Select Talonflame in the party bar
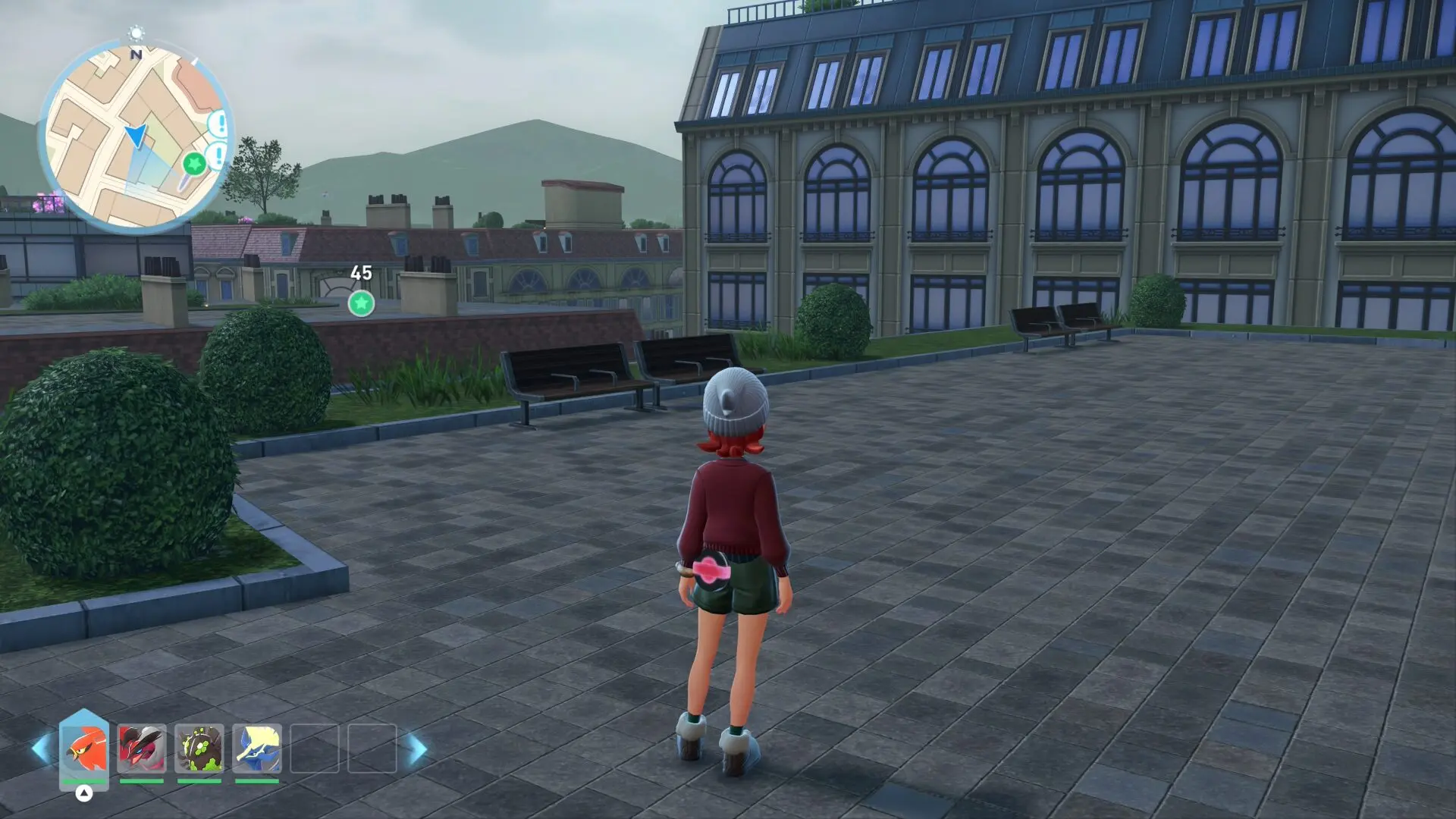The height and width of the screenshot is (819, 1456). tap(84, 748)
